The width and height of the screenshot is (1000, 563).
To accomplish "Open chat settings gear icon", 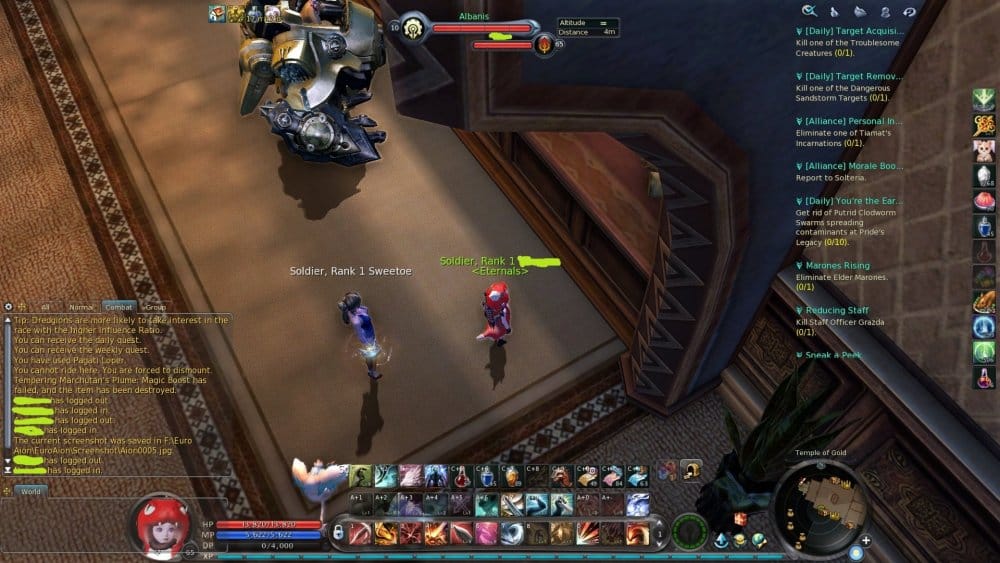I will tap(8, 307).
